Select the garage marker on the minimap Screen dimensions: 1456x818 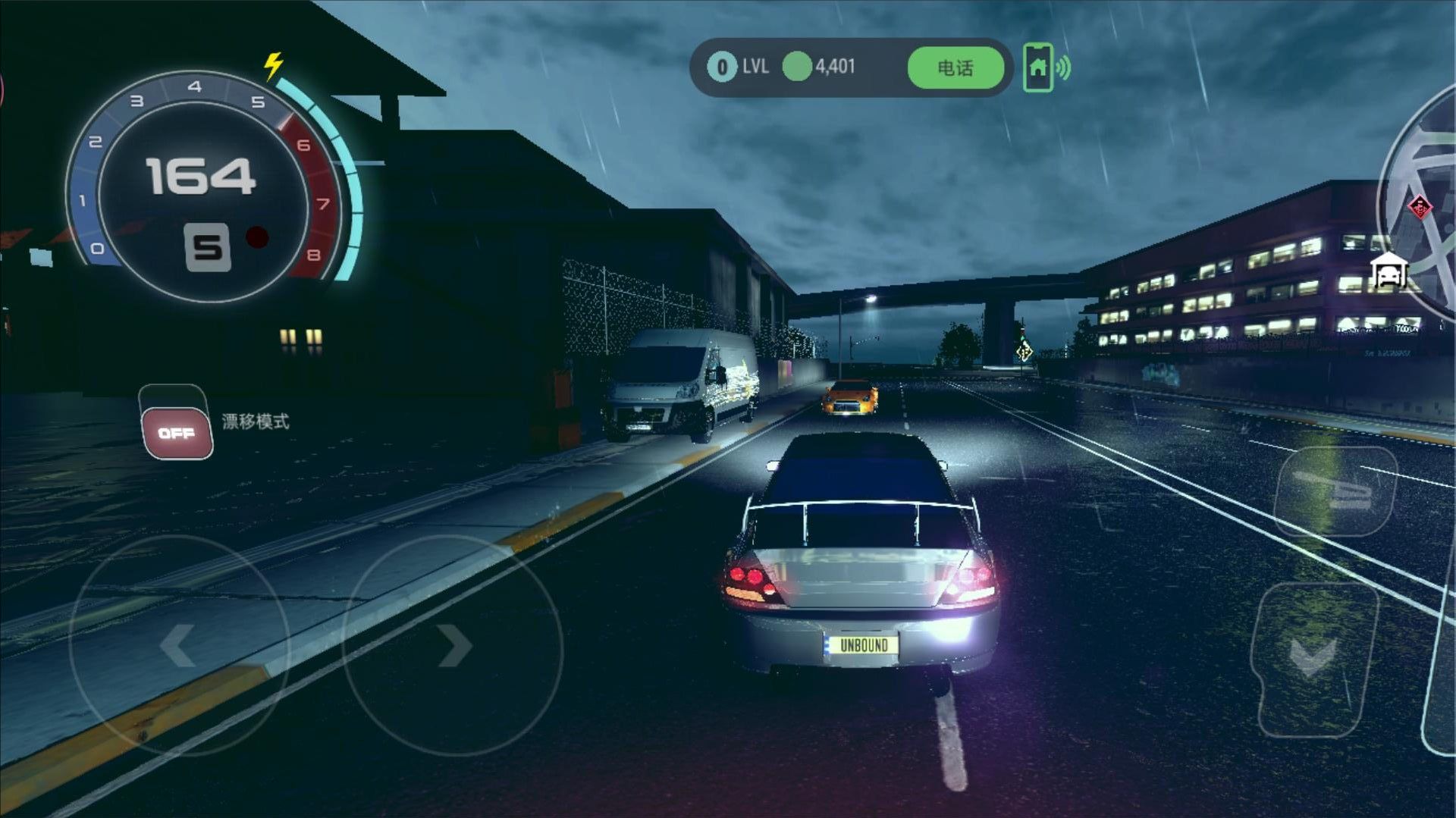pyautogui.click(x=1389, y=271)
